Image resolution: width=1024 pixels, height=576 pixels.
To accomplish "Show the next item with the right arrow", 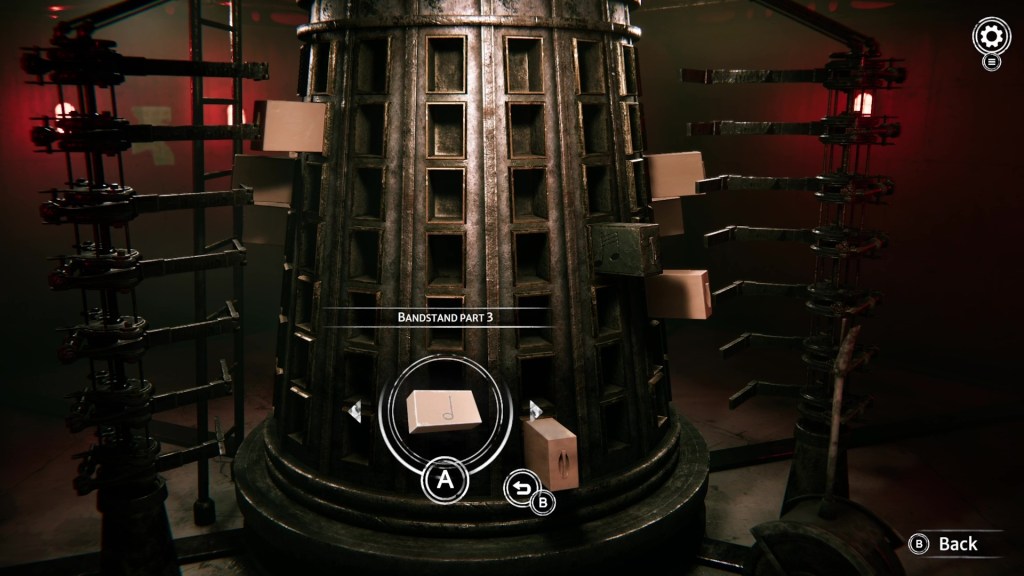I will pyautogui.click(x=535, y=409).
